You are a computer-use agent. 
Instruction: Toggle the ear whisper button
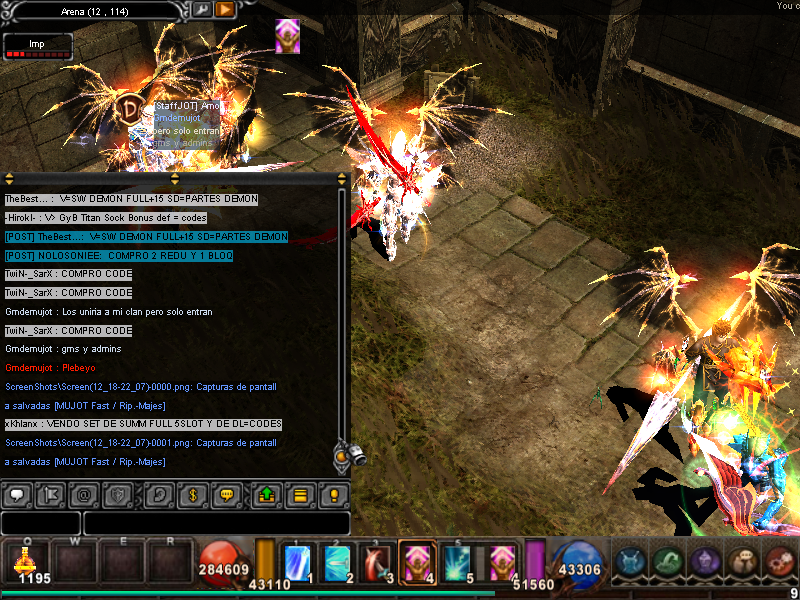[159, 494]
